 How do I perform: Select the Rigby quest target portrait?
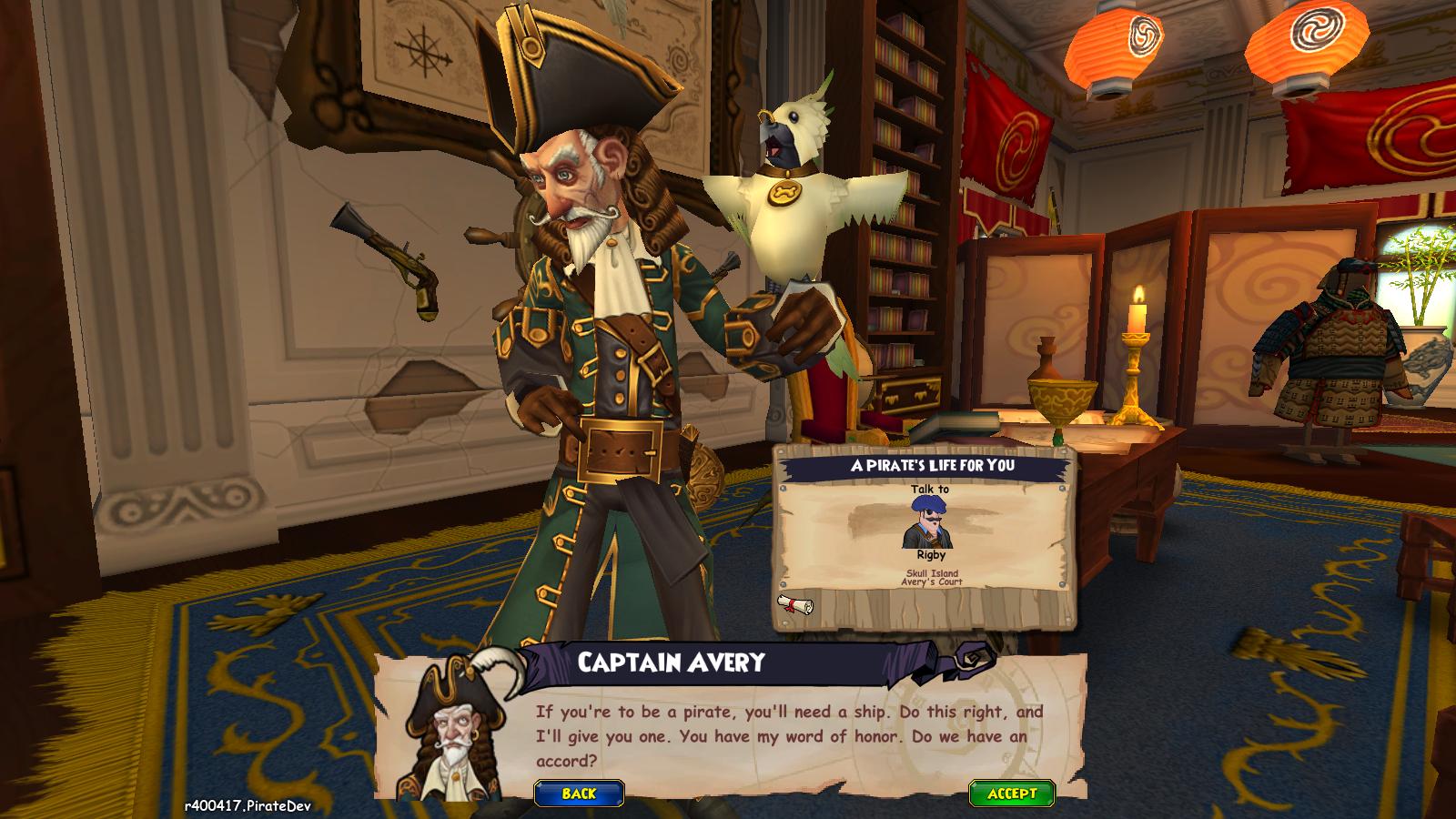click(929, 523)
